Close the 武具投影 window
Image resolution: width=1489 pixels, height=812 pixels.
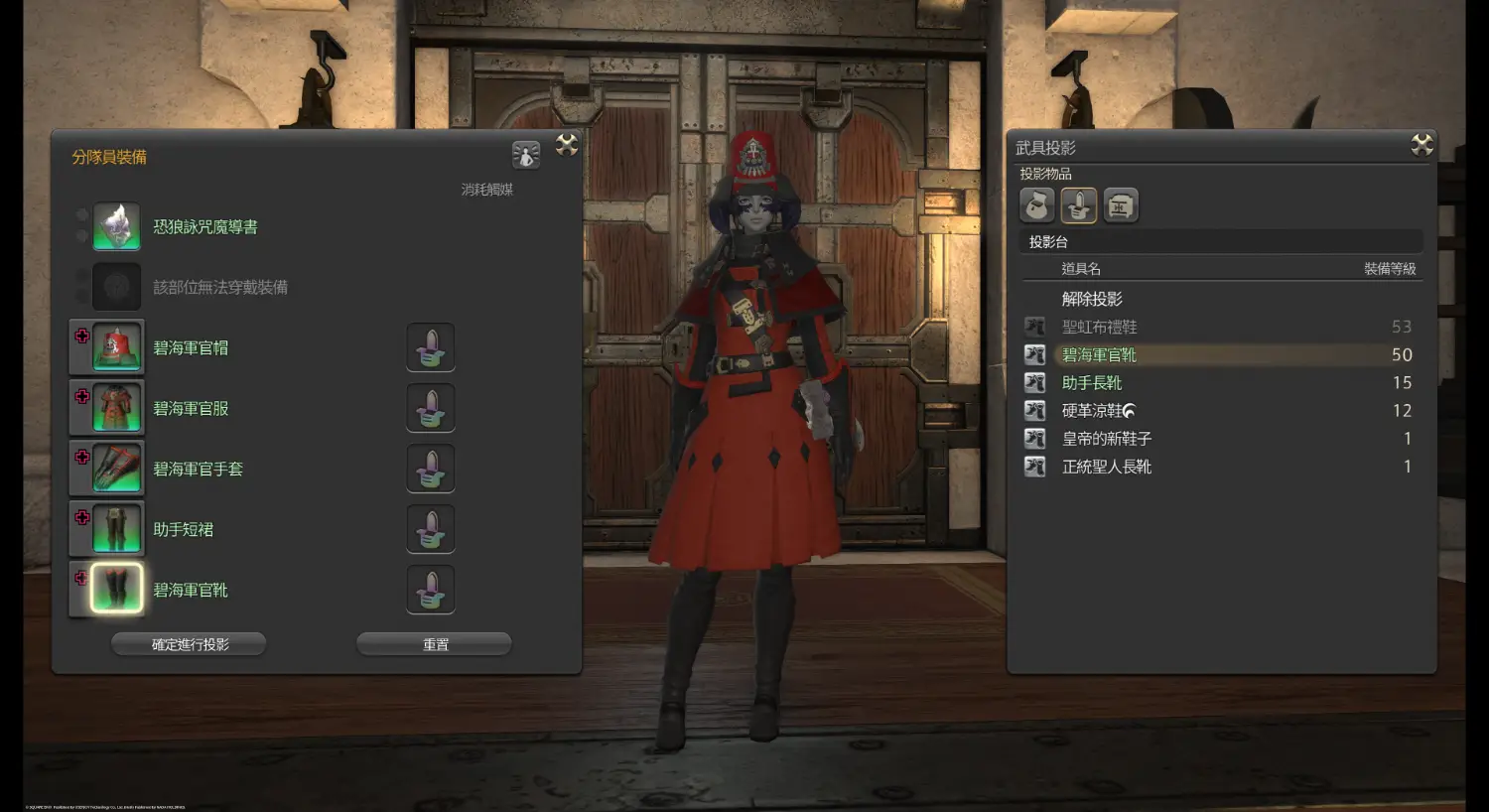tap(1421, 145)
